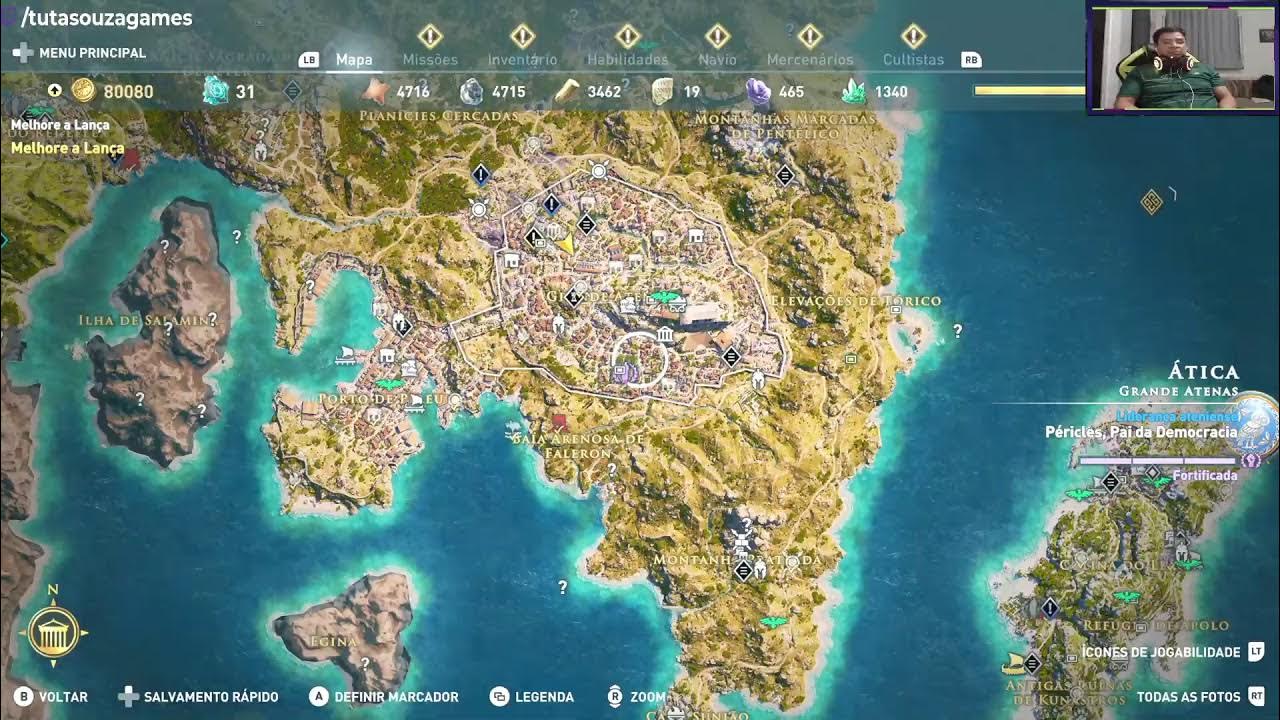Select the yellow player arrow marker in Athens
1280x720 pixels.
point(566,243)
